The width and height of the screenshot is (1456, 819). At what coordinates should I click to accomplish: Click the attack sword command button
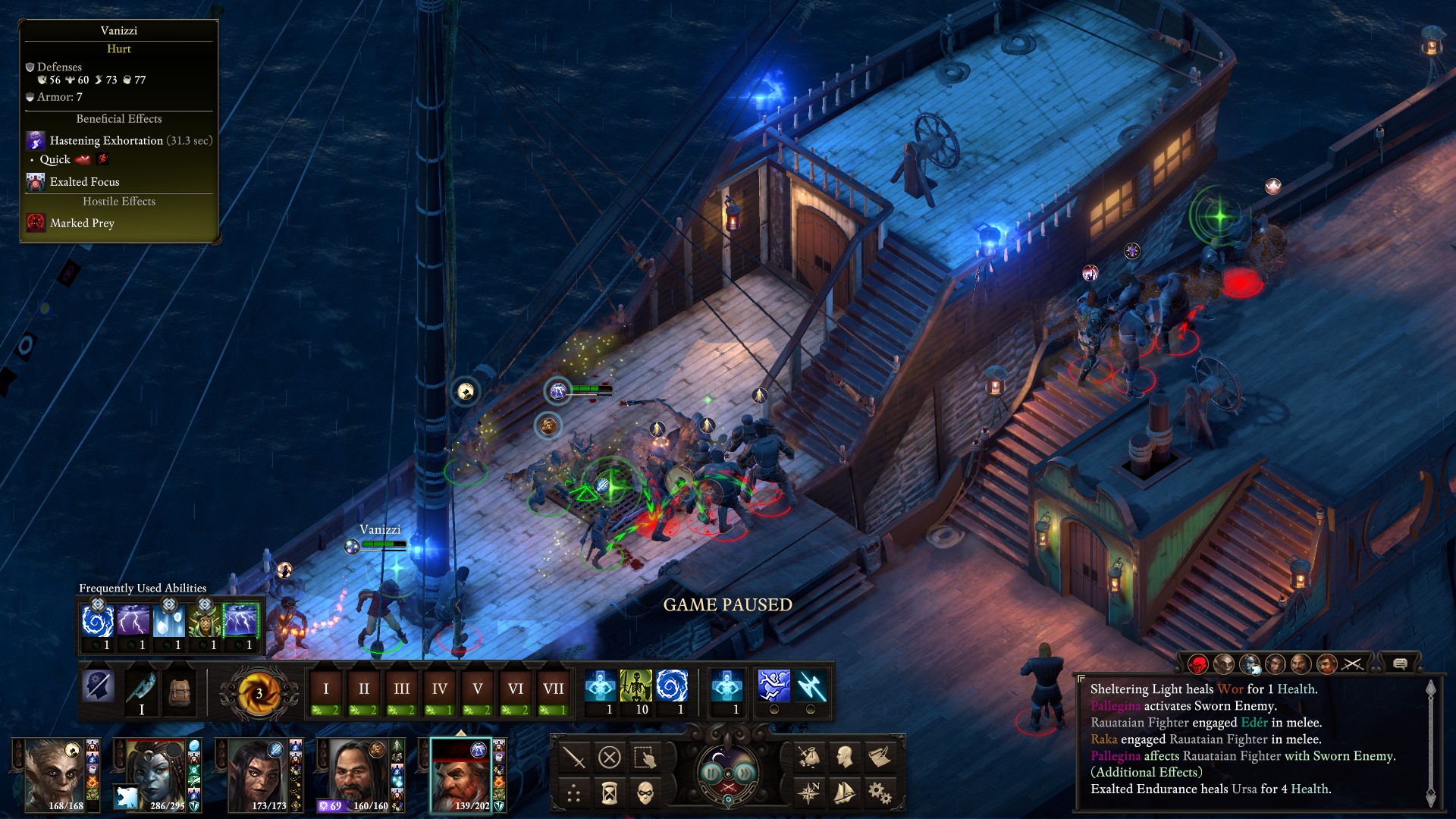(574, 757)
